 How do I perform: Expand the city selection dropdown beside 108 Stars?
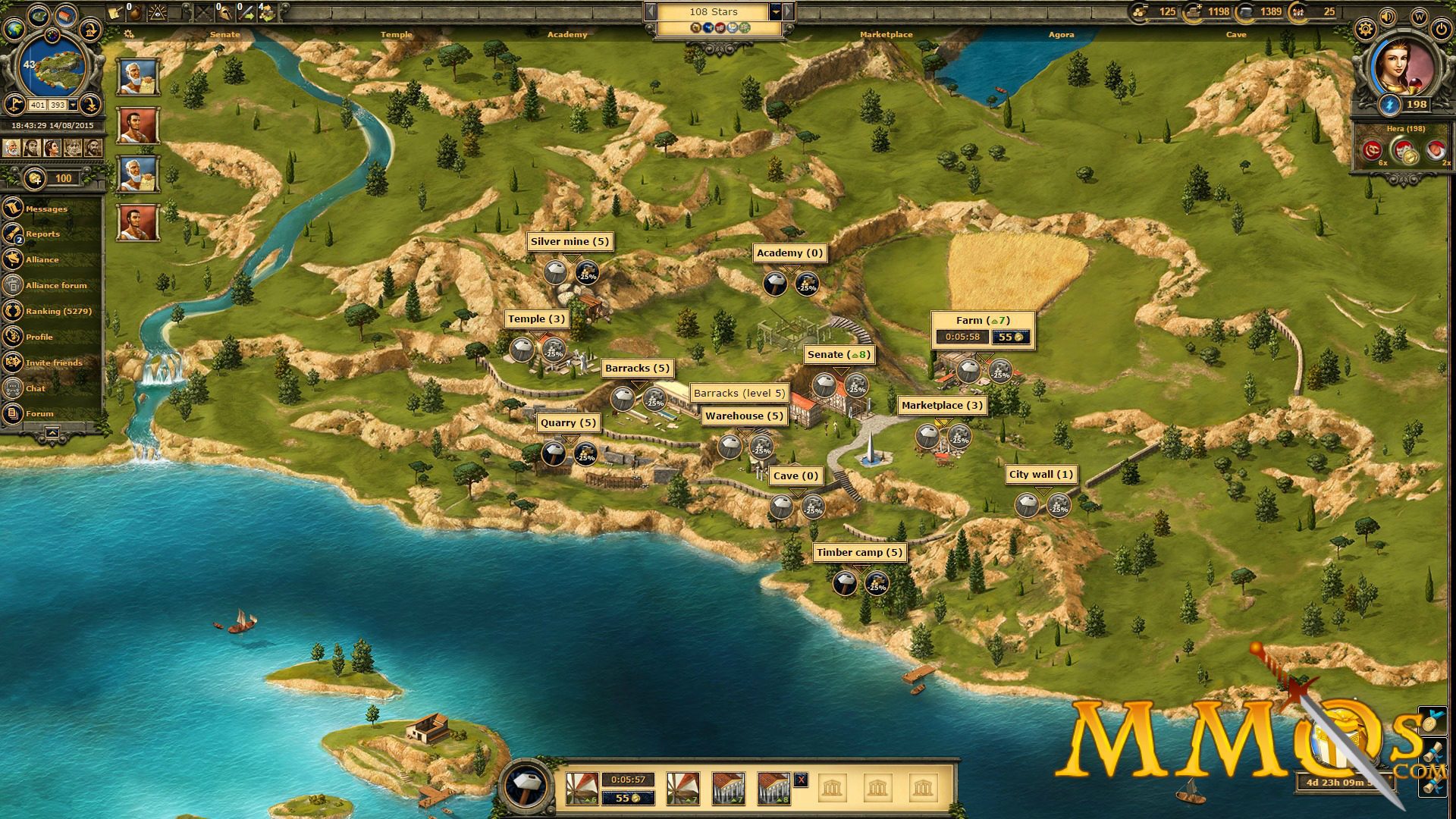click(x=774, y=12)
